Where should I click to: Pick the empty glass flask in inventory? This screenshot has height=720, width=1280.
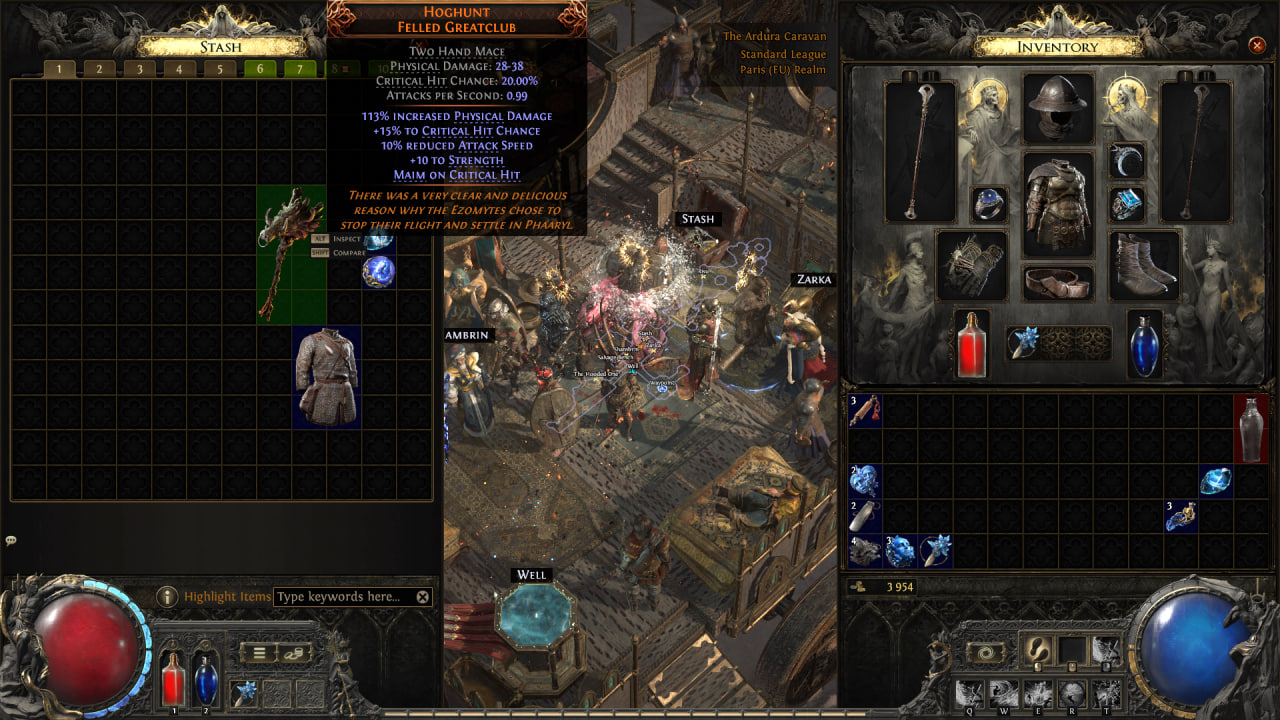click(1251, 428)
